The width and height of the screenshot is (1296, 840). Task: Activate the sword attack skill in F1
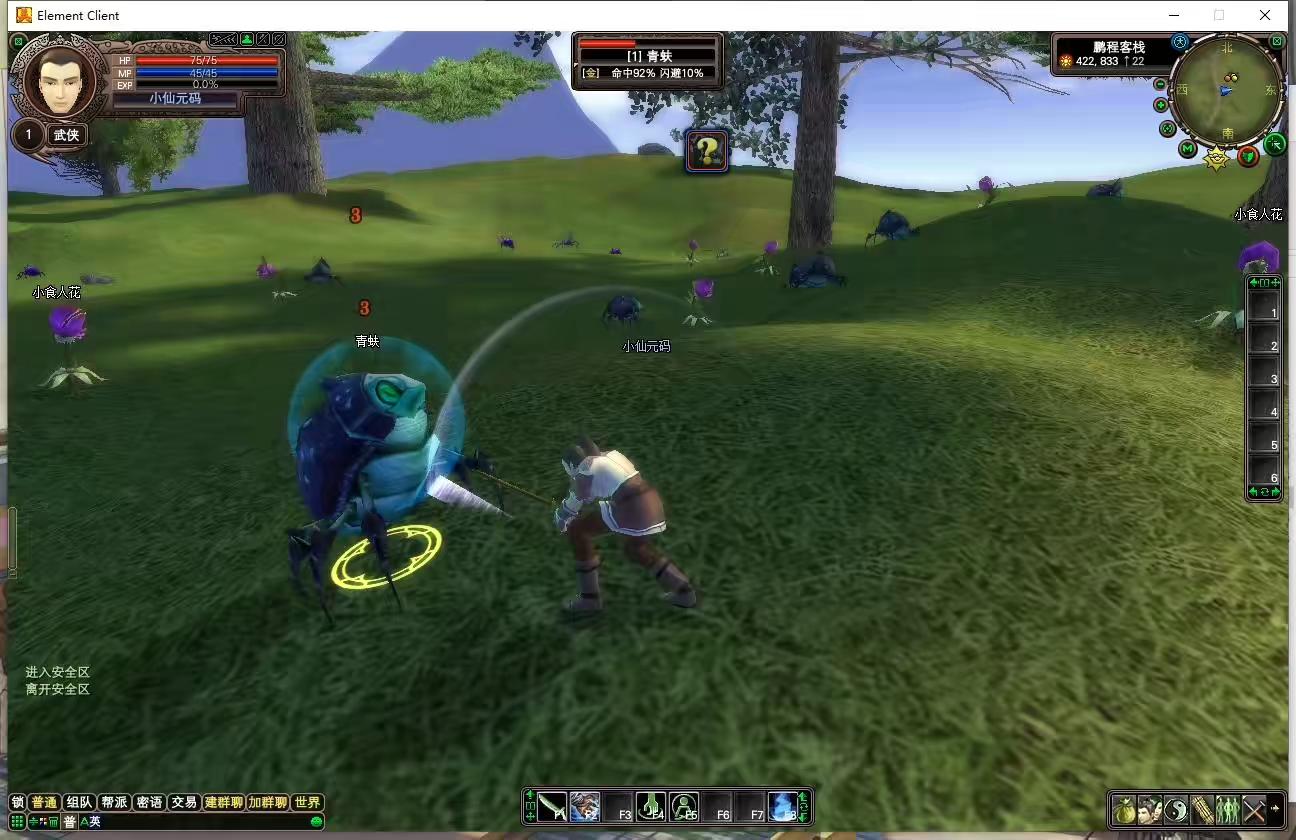[x=552, y=807]
